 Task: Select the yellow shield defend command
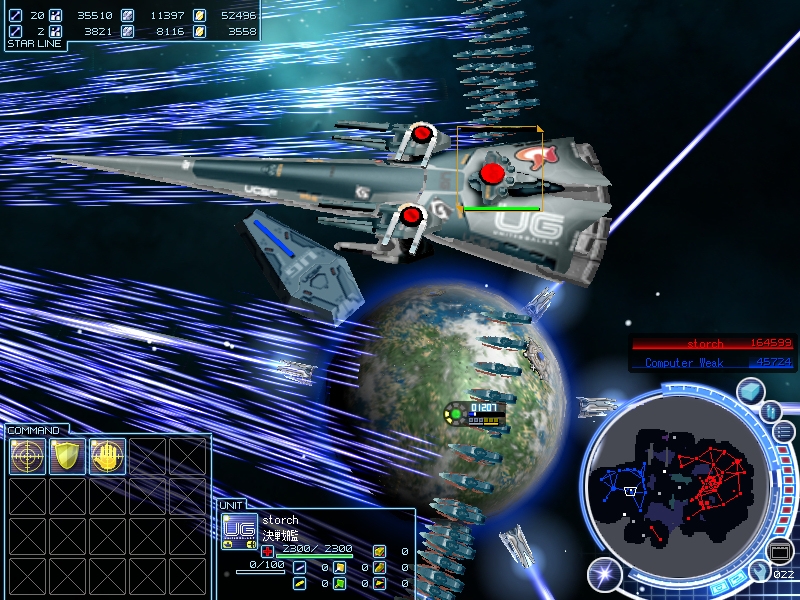tap(68, 456)
